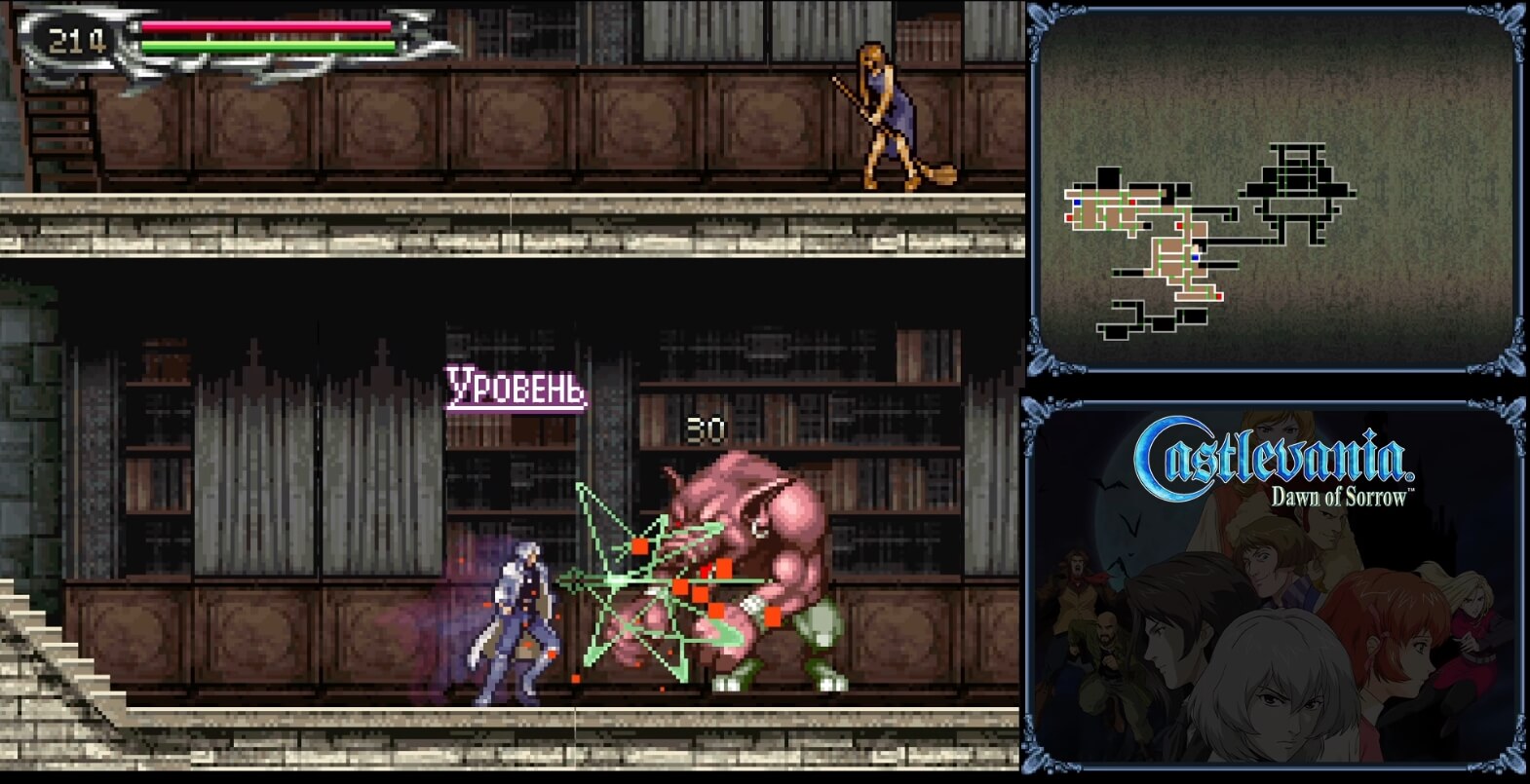The width and height of the screenshot is (1530, 784).
Task: Click the Уровень level-up banner
Action: pyautogui.click(x=515, y=384)
